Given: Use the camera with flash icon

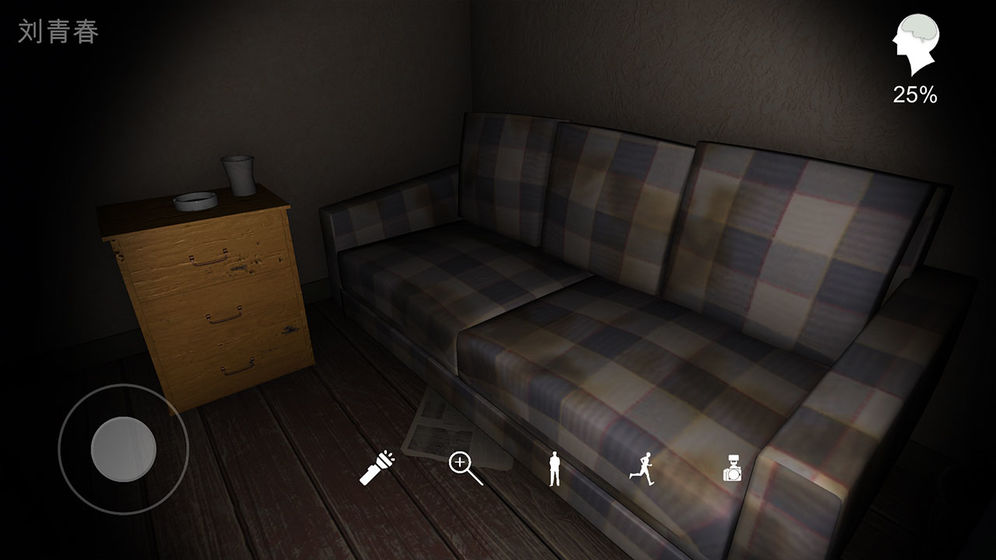Looking at the screenshot, I should 734,468.
